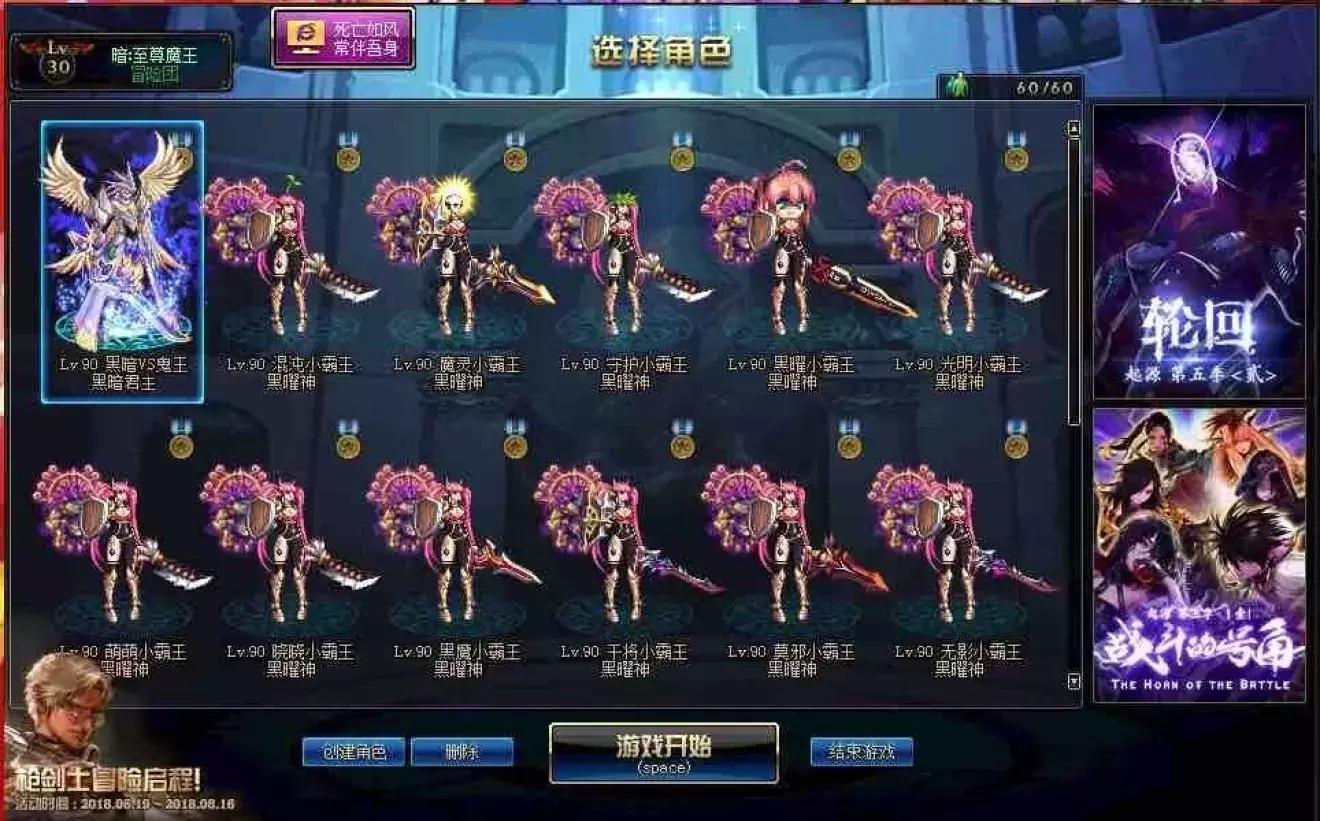
Task: Click the medal icon above 无影小霸王
Action: click(x=1016, y=448)
